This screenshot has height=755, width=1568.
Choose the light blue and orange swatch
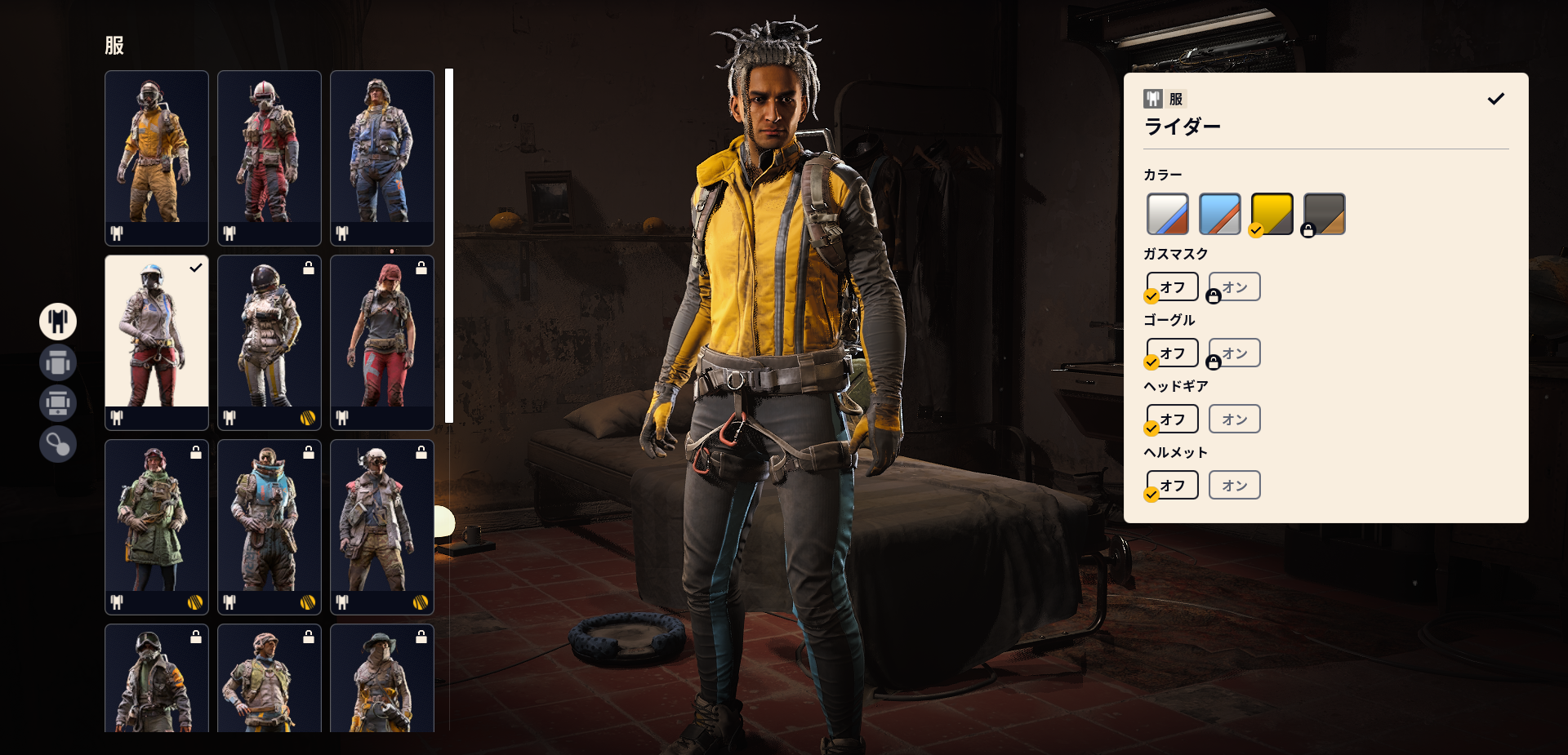coord(1219,214)
